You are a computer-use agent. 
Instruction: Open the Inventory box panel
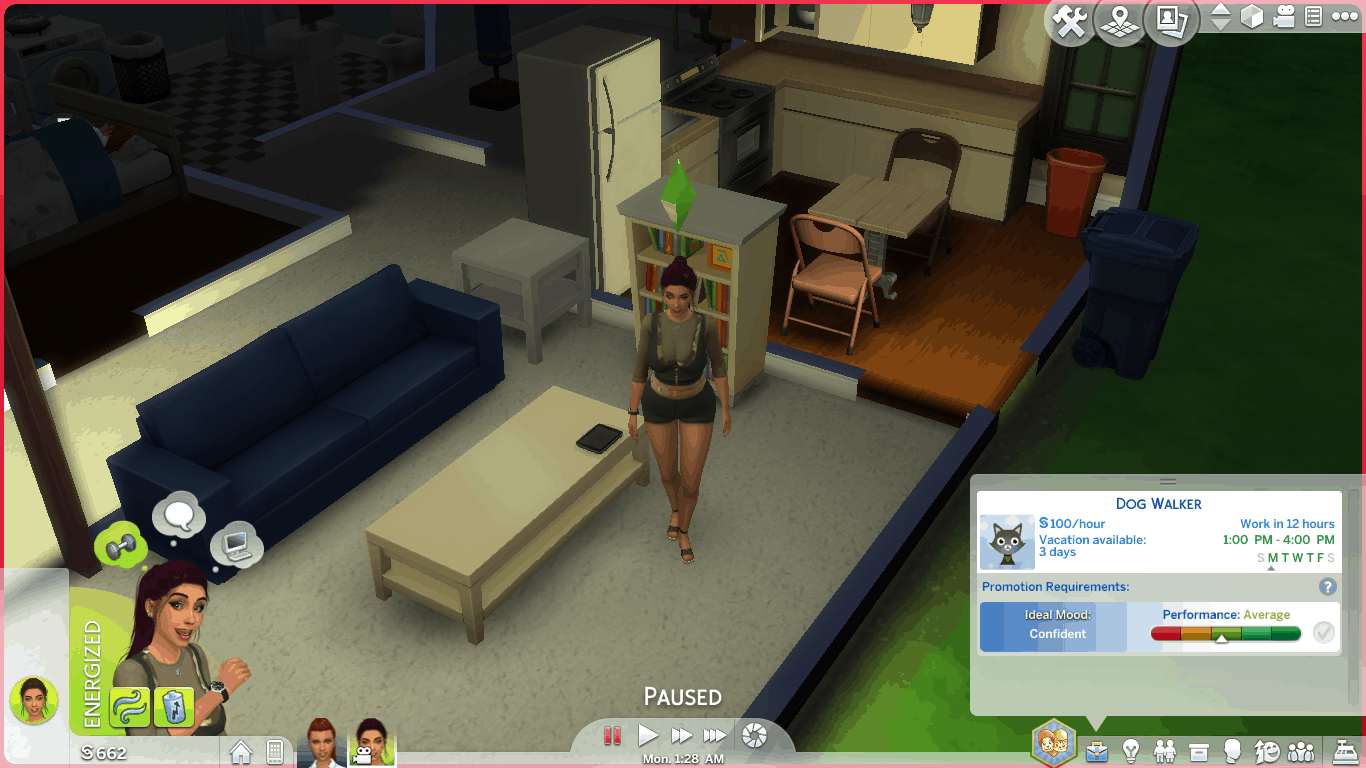pyautogui.click(x=1199, y=750)
